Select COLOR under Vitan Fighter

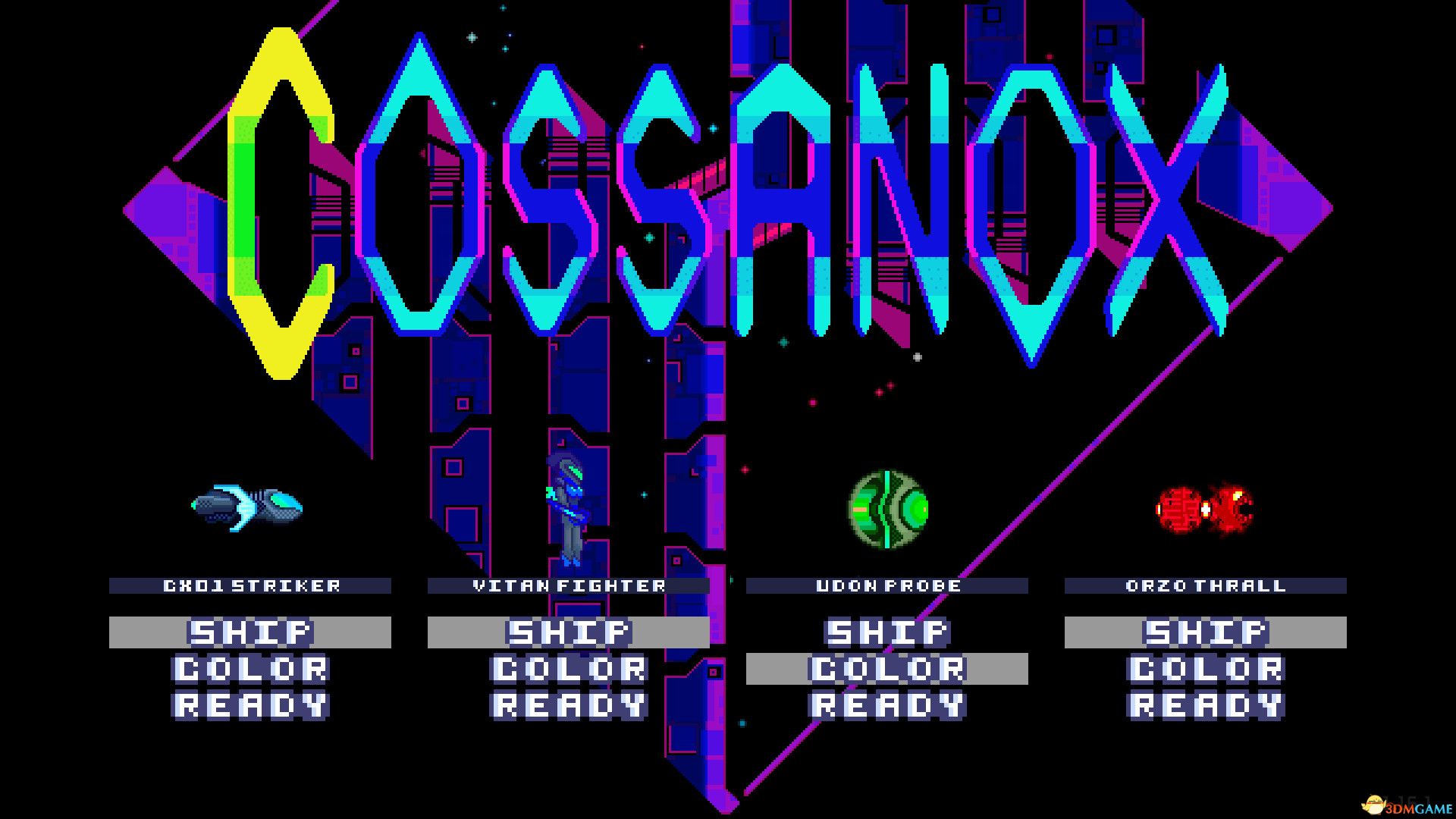pos(569,668)
